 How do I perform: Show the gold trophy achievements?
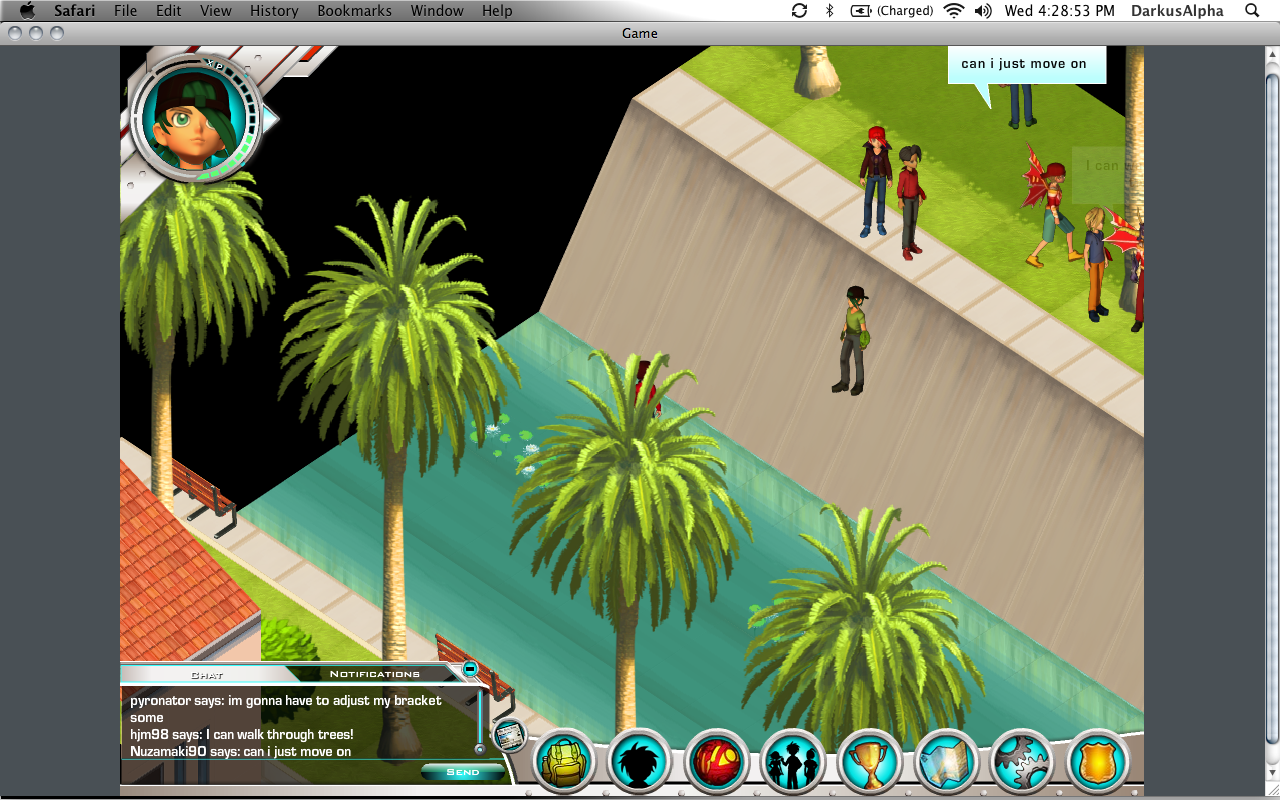coord(869,764)
